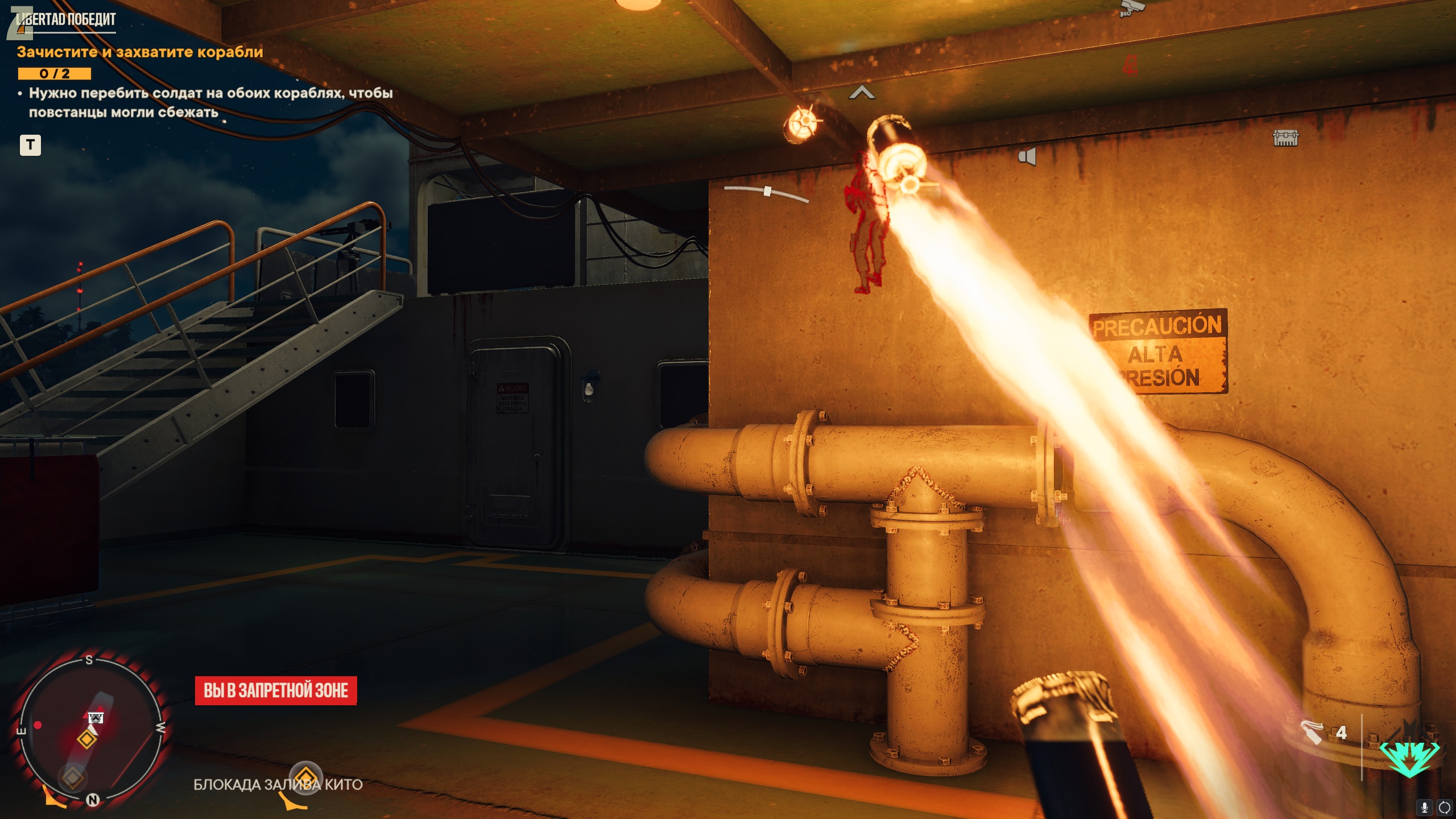
Task: Select the Molotov cocktail throwable icon
Action: click(1312, 733)
